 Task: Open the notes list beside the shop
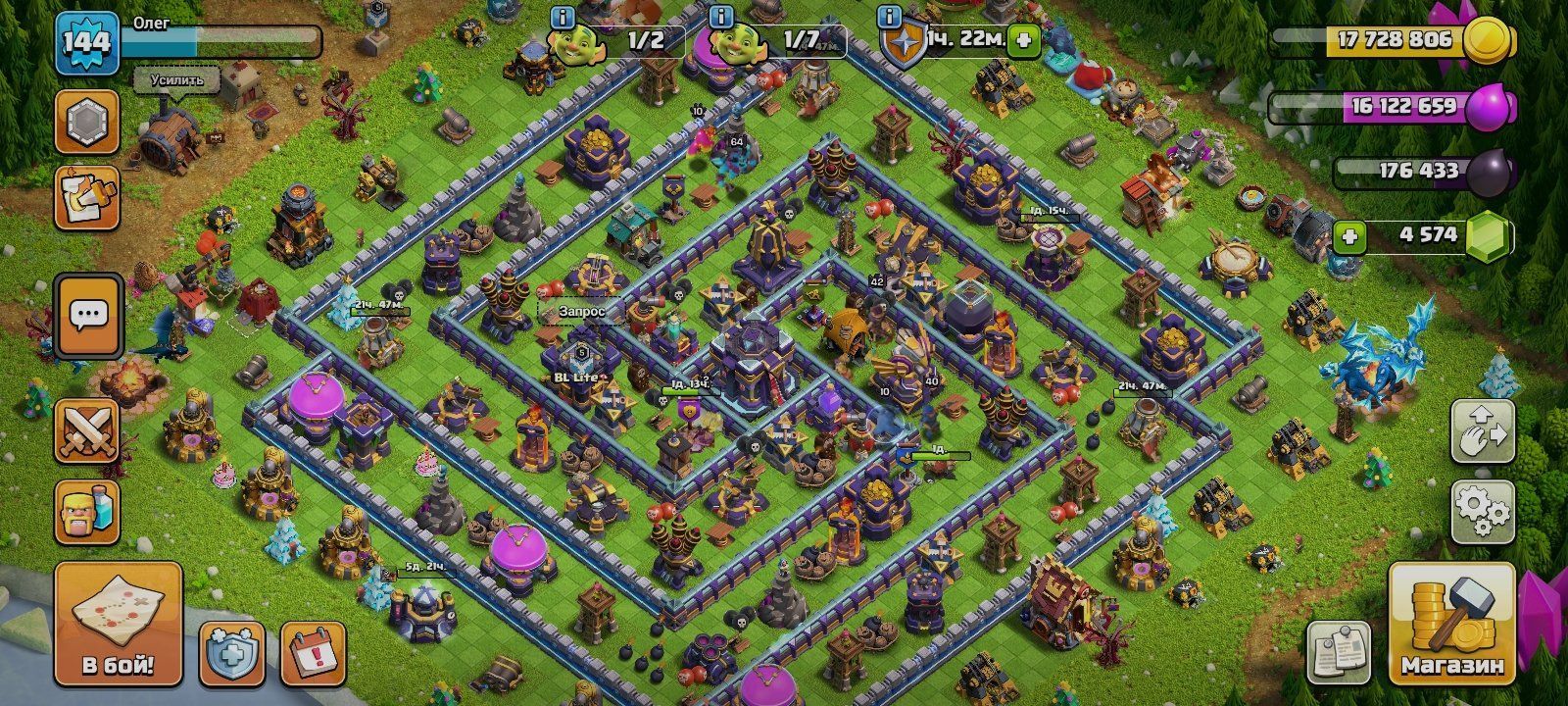(1339, 652)
